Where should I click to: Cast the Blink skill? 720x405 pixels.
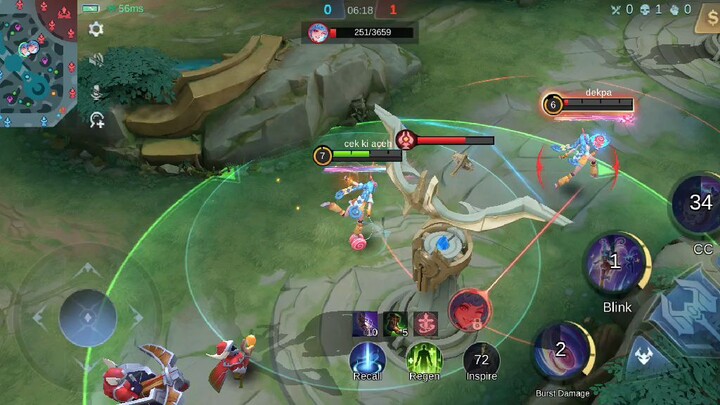[x=616, y=264]
